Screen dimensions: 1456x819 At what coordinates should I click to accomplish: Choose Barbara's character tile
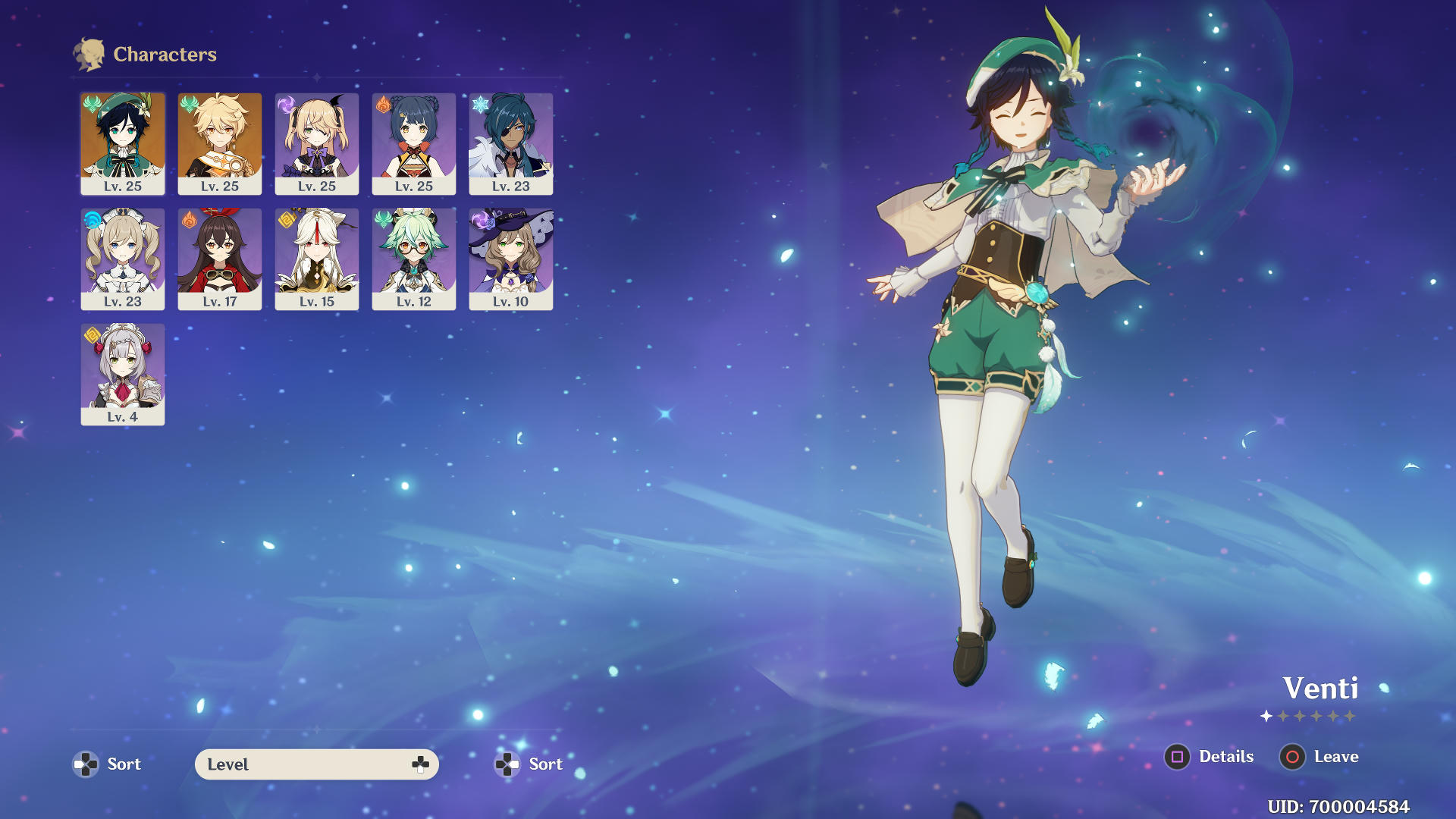coord(123,259)
